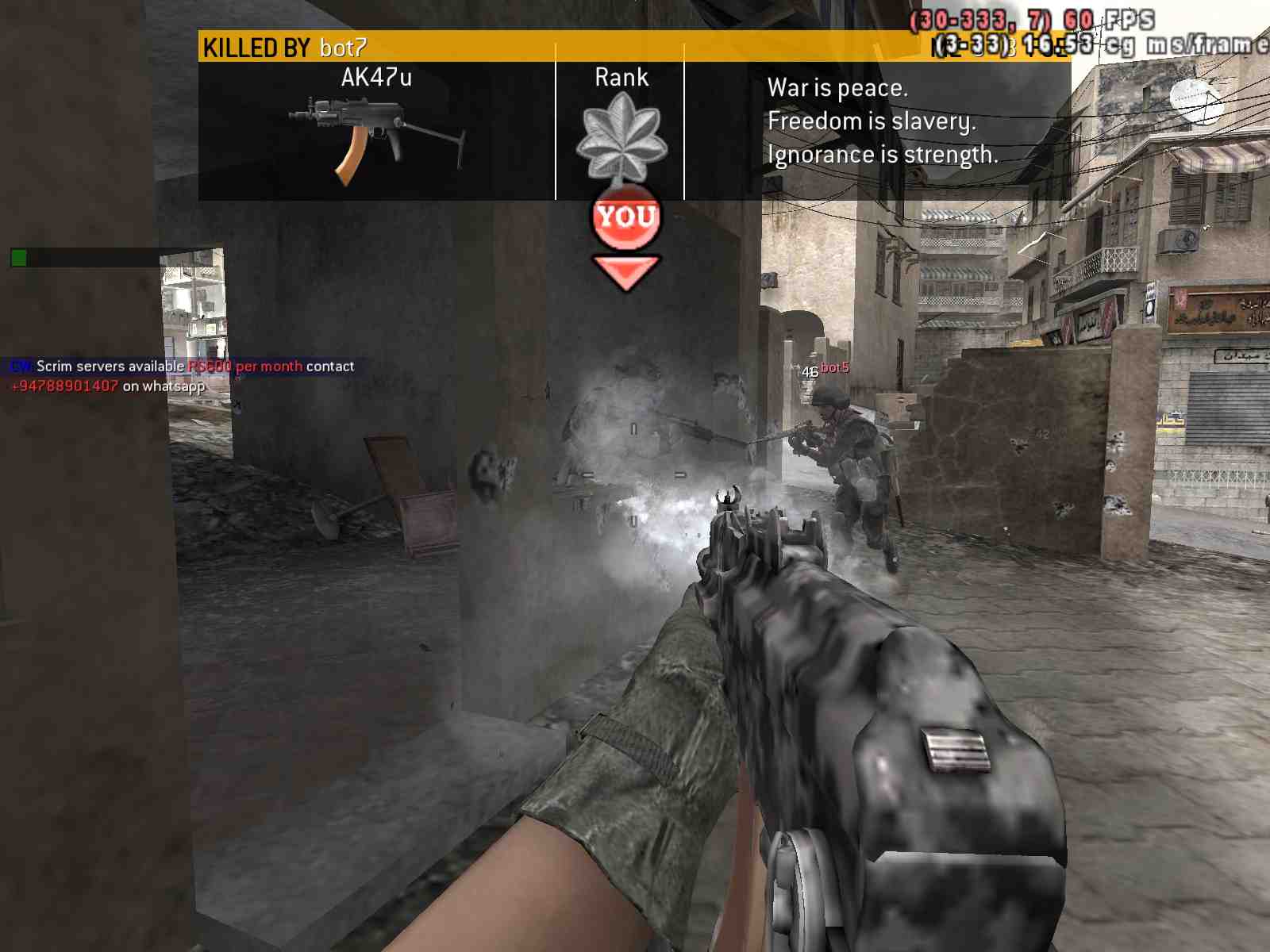Click the red YOU marker
The image size is (1270, 952).
tap(626, 217)
